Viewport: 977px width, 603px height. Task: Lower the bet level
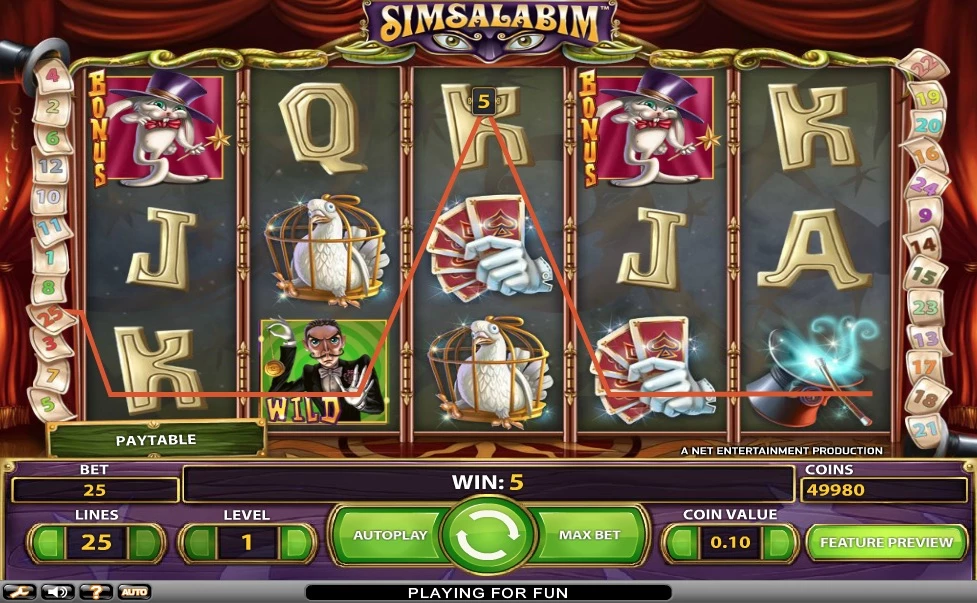click(x=196, y=543)
